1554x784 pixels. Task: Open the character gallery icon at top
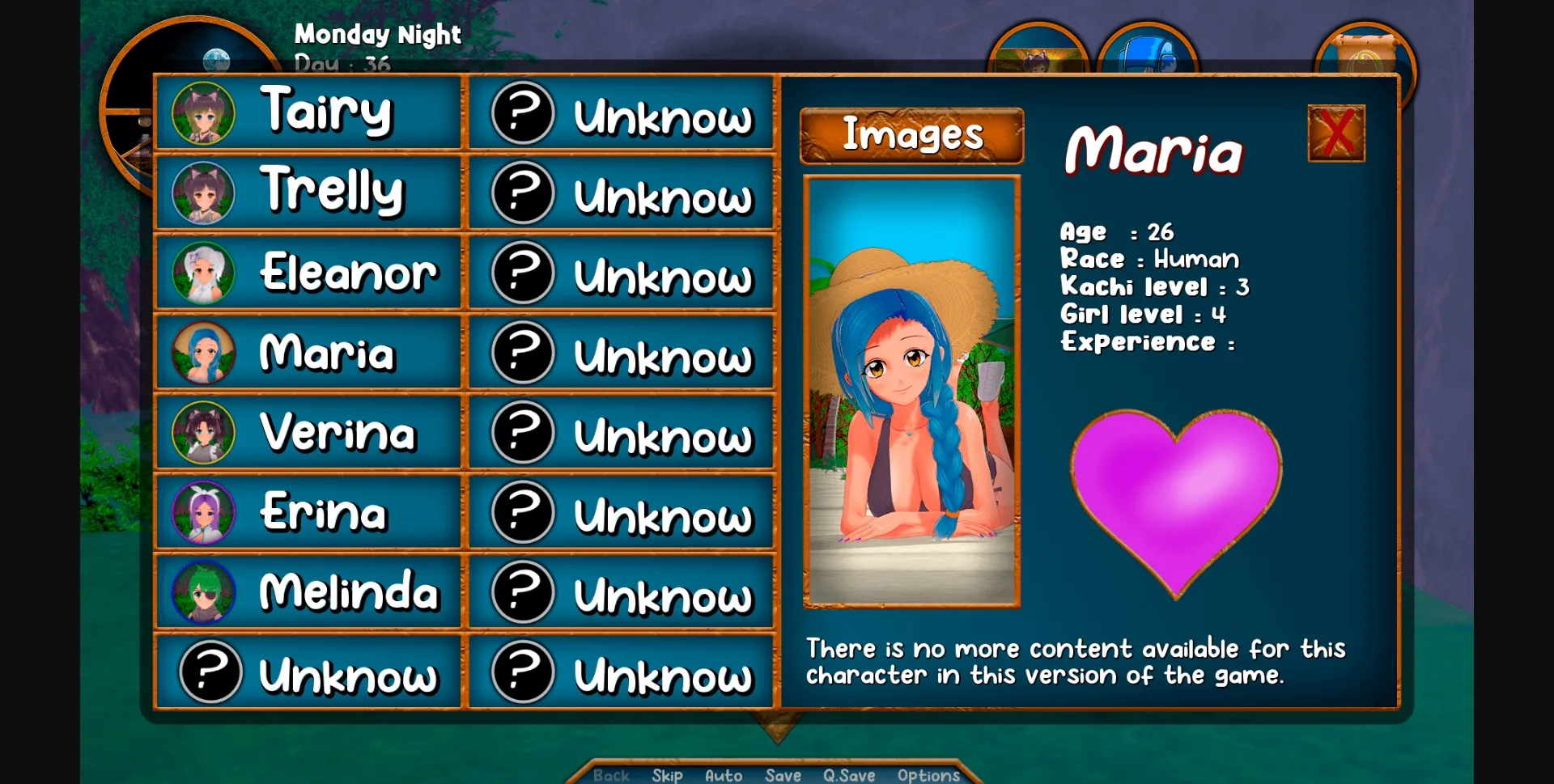coord(1038,57)
